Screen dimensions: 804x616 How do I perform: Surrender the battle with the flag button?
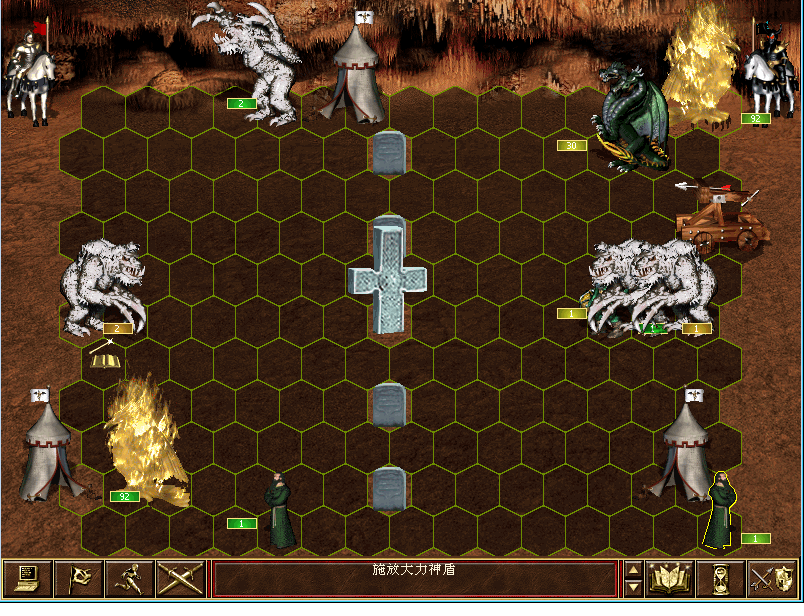pos(78,579)
